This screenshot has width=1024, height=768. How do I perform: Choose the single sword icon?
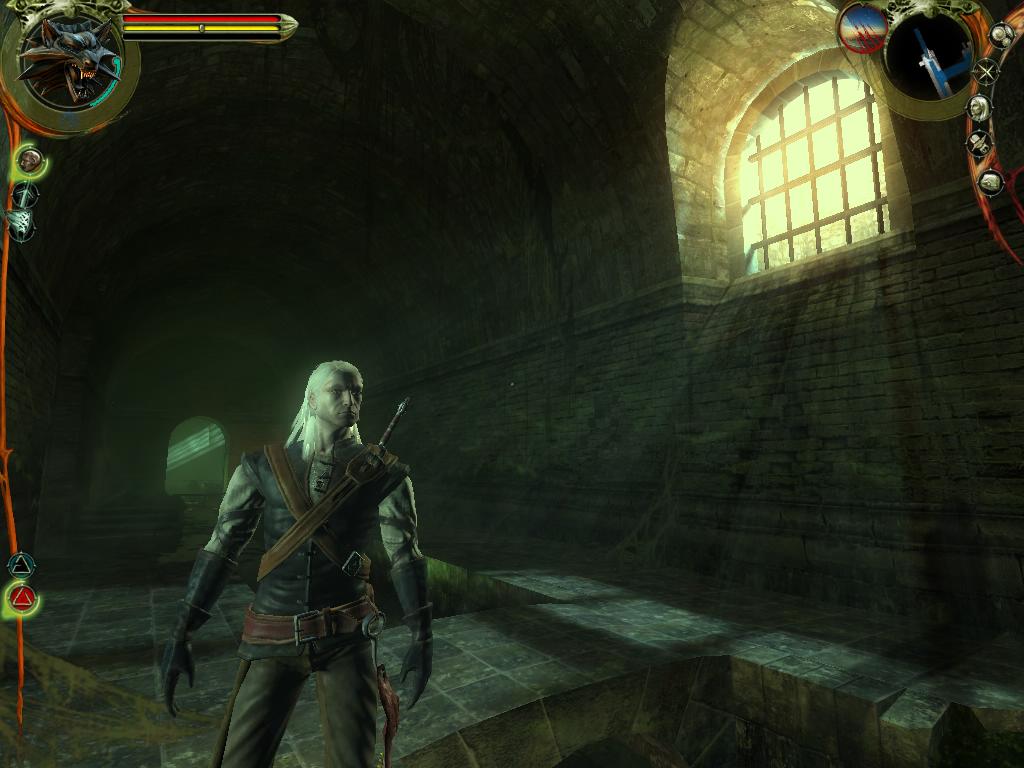pyautogui.click(x=26, y=193)
